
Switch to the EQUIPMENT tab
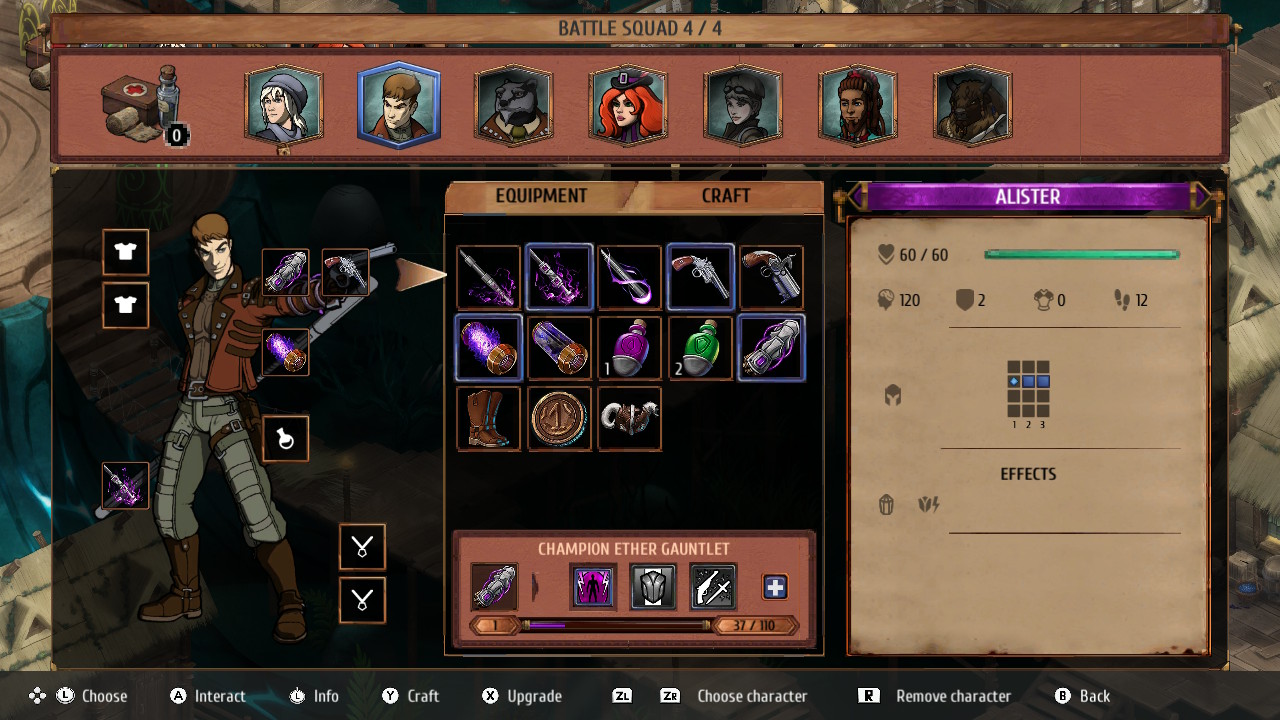click(x=541, y=196)
